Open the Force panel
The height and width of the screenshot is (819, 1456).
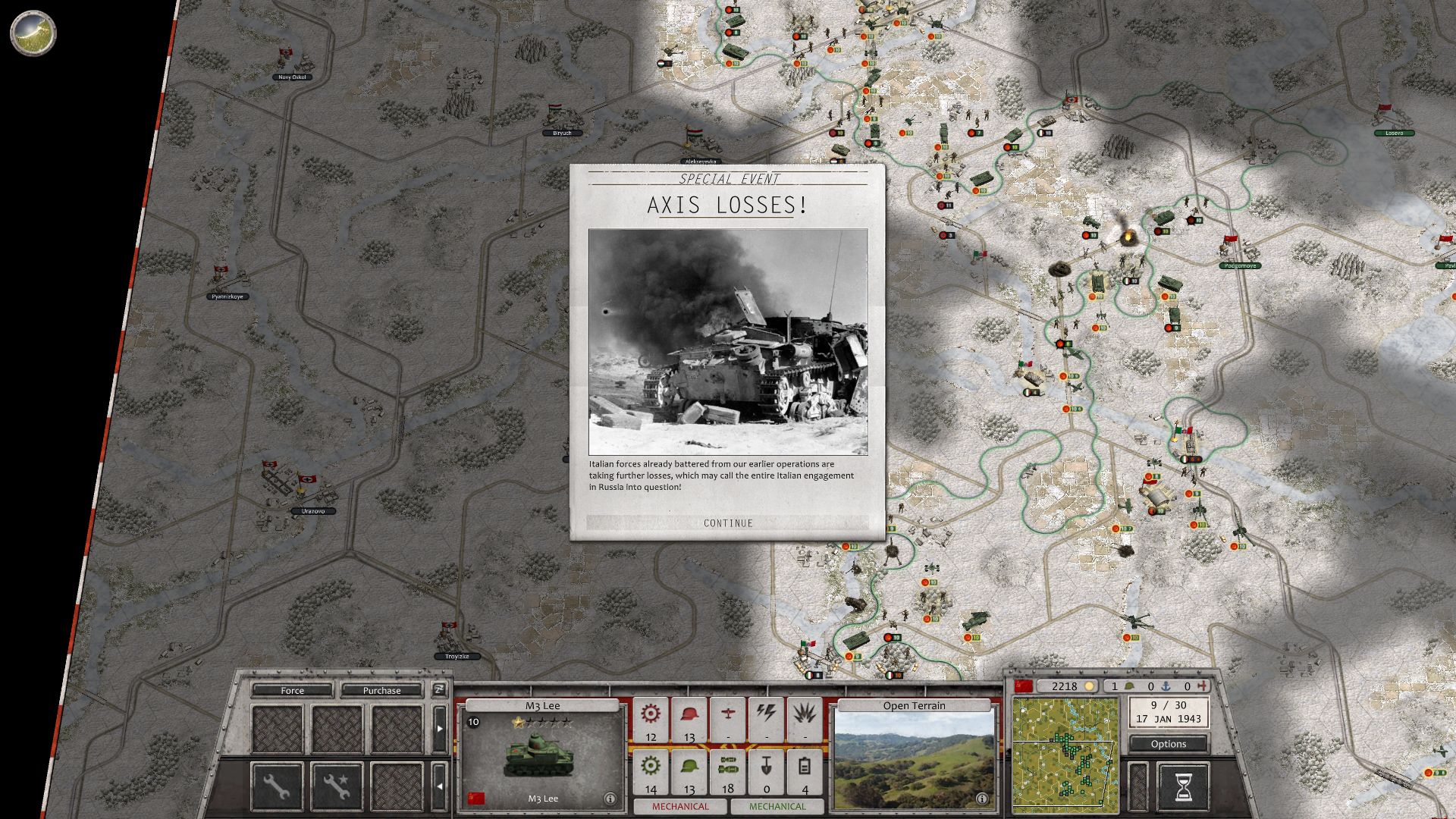[292, 690]
